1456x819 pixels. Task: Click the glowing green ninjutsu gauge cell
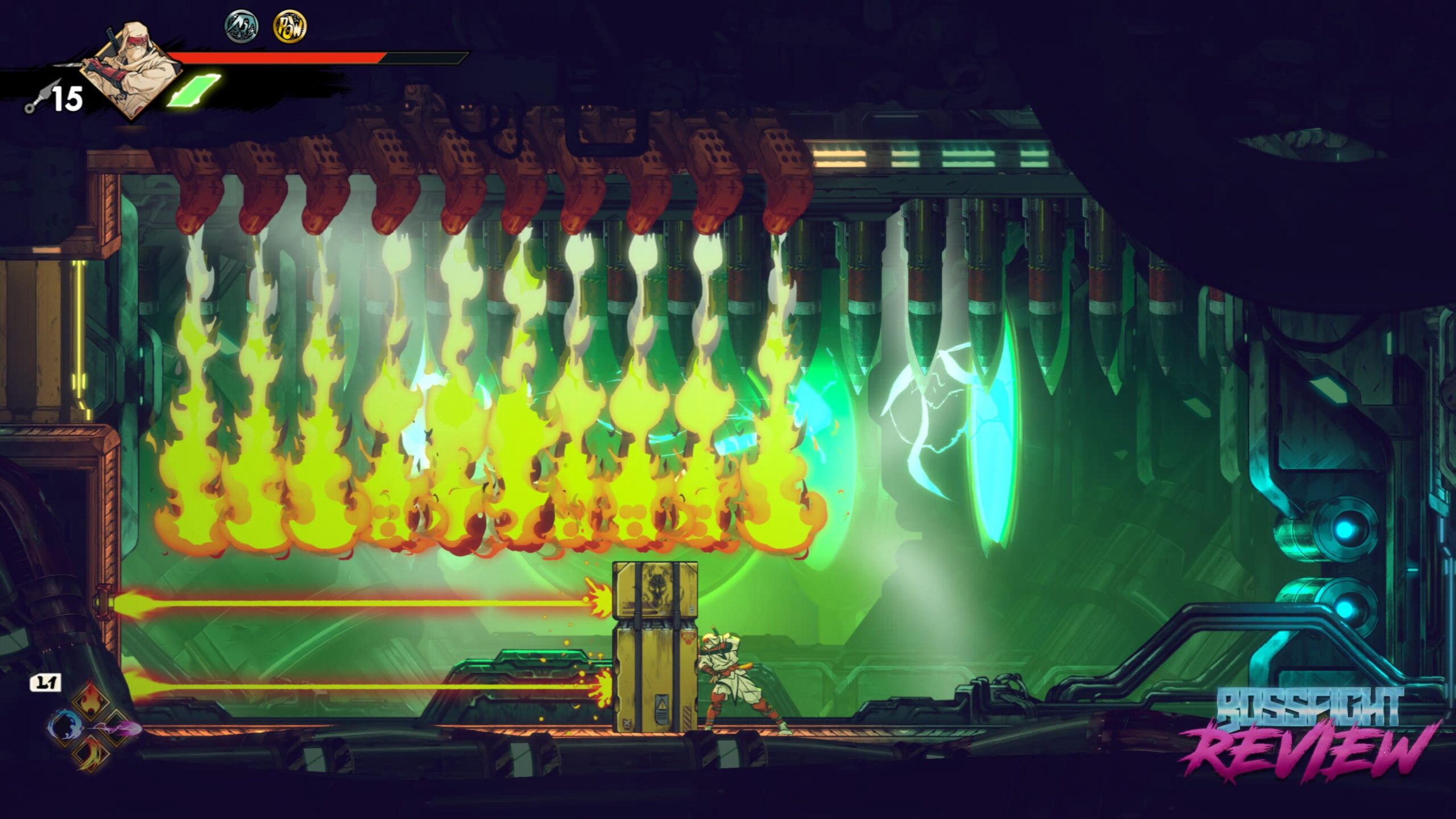pos(193,91)
